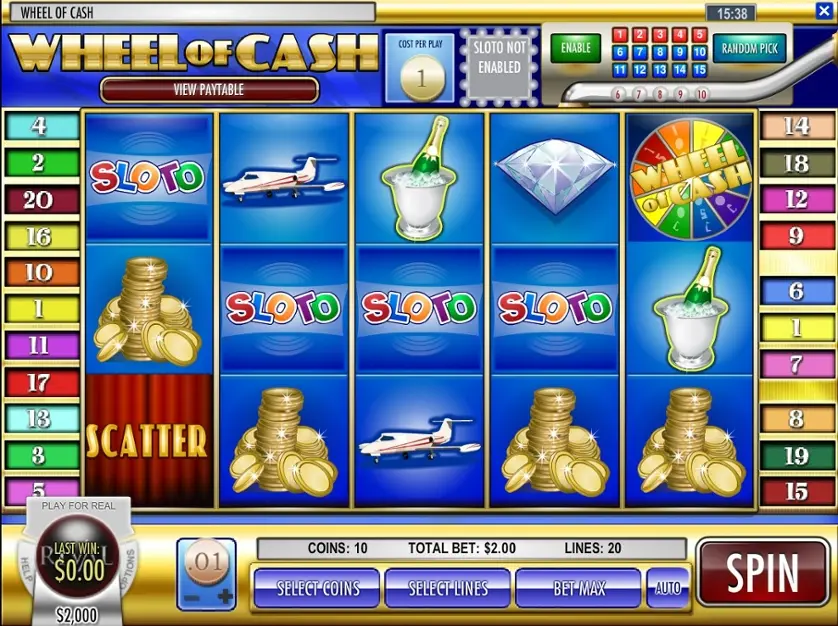
Task: Select payline 19 marker
Action: coord(796,456)
